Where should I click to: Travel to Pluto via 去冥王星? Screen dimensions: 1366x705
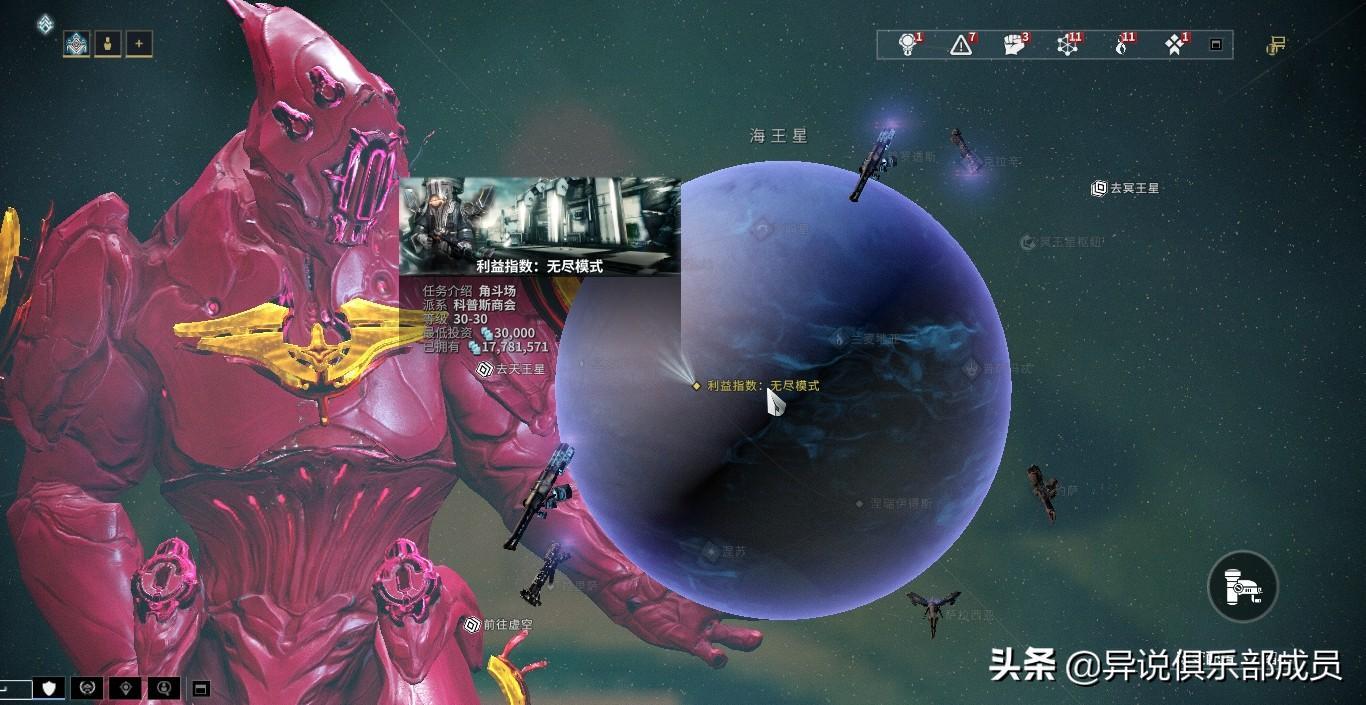pyautogui.click(x=1126, y=188)
